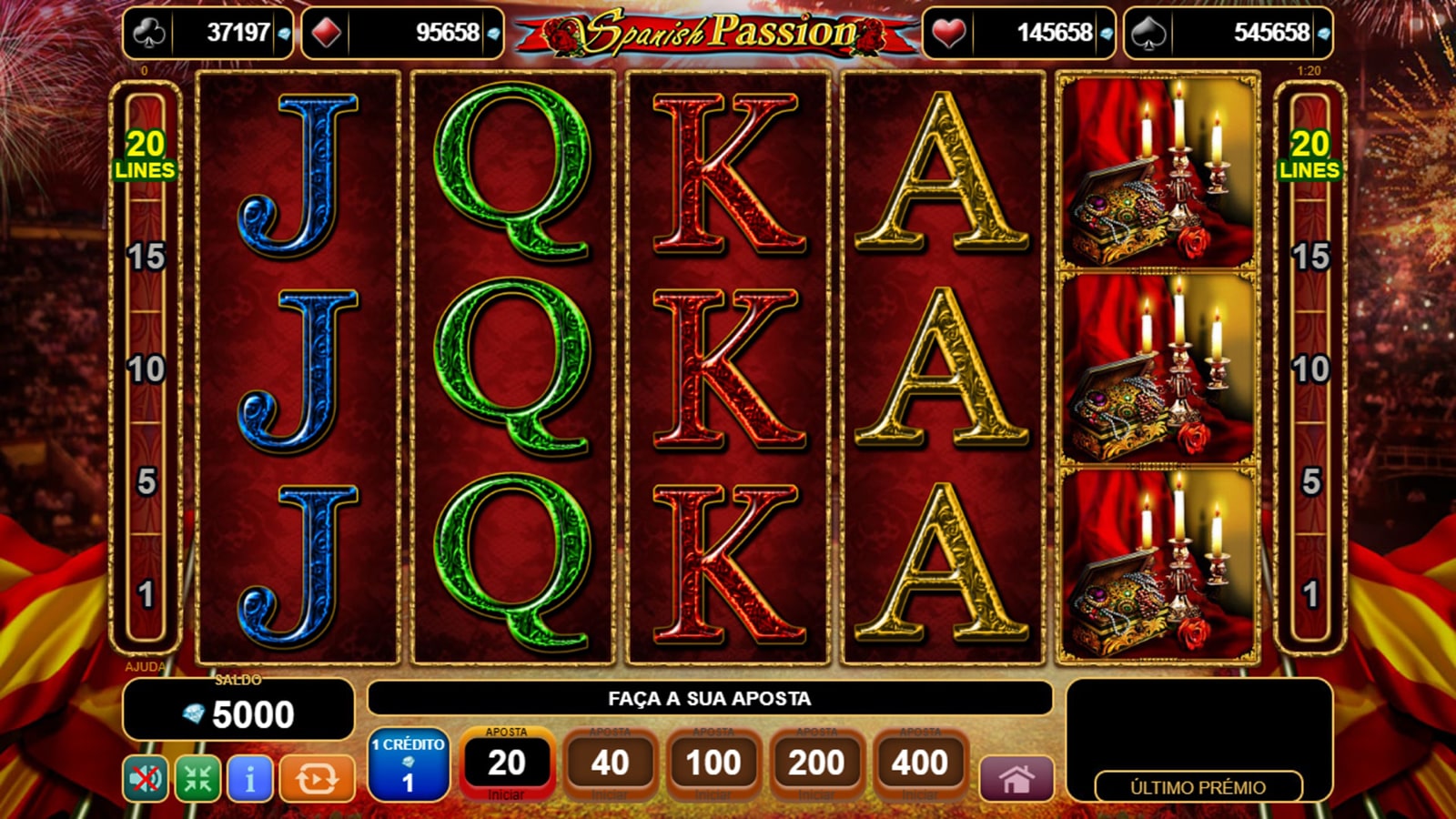Choose the 40 bet button
This screenshot has width=1456, height=819.
pos(610,763)
